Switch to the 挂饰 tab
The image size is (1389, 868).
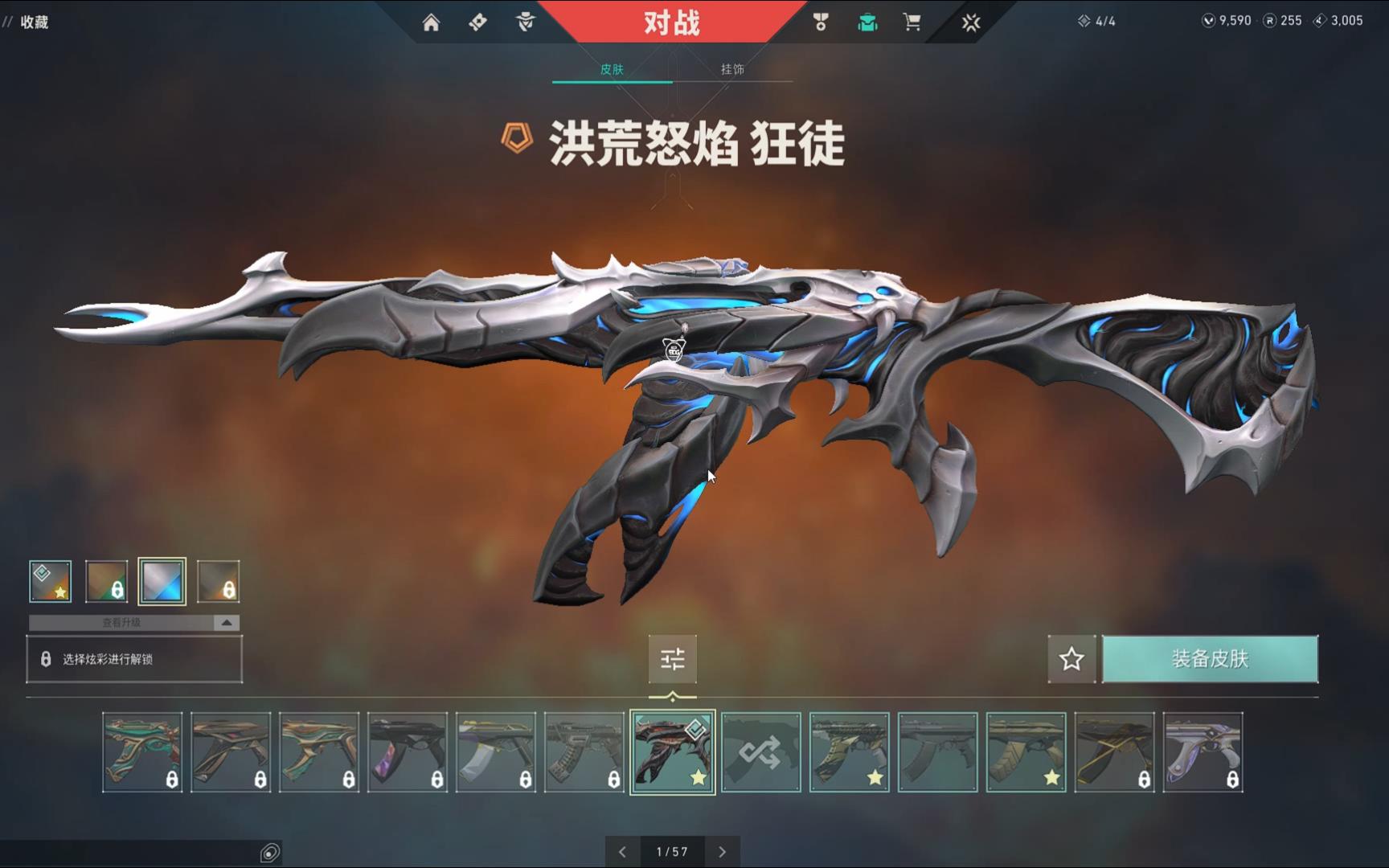coord(732,69)
